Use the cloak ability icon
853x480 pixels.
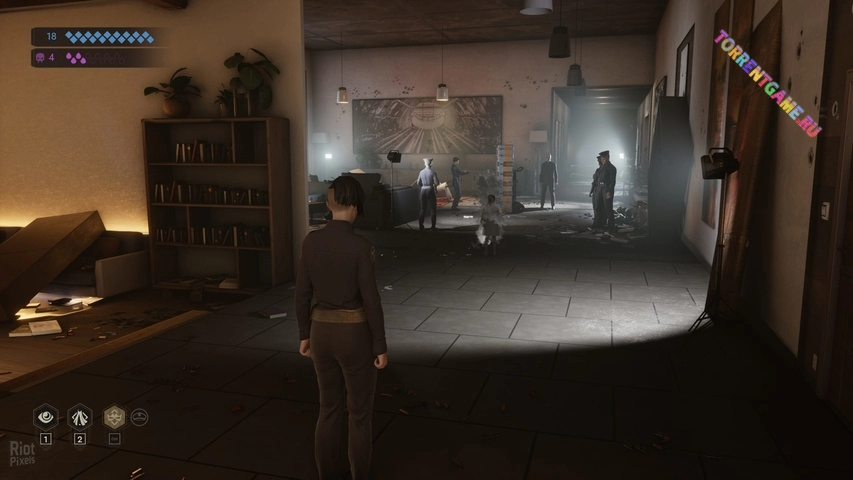coord(79,417)
